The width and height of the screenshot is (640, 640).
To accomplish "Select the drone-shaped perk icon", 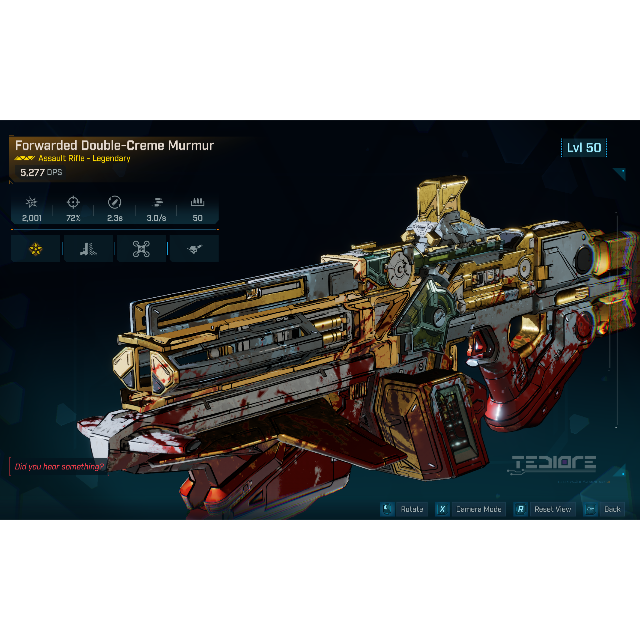I will point(141,249).
